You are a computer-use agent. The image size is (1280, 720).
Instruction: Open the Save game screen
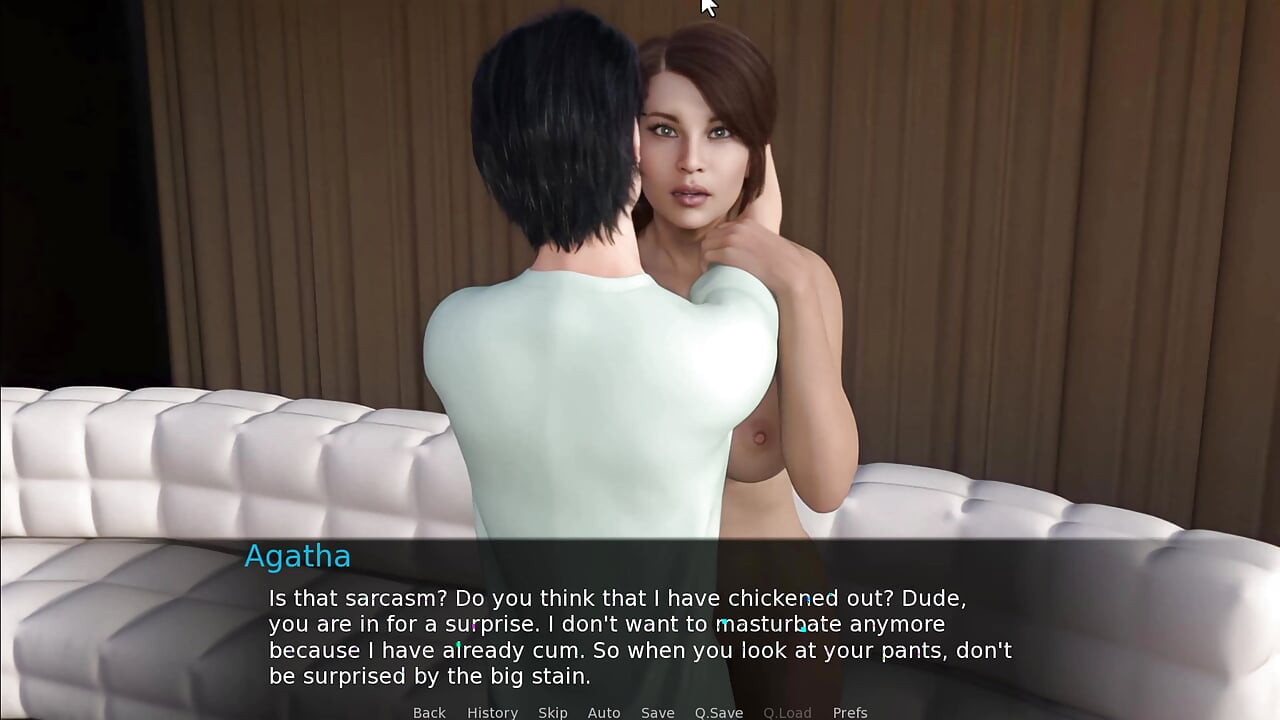click(657, 712)
